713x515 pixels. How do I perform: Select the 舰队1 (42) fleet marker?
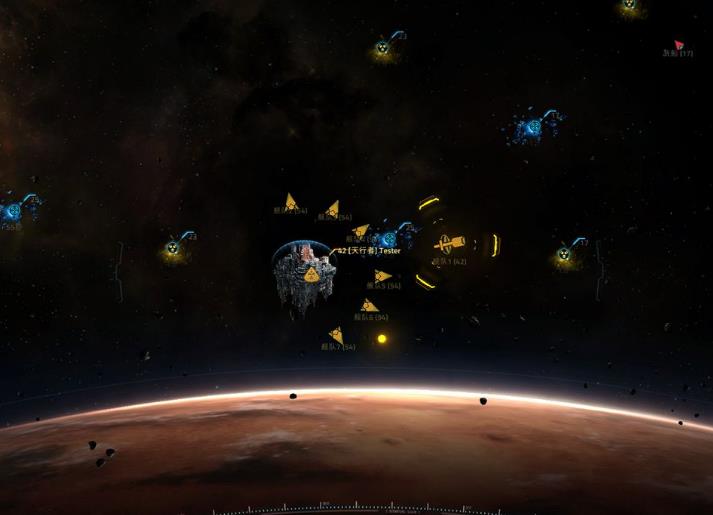pos(450,244)
